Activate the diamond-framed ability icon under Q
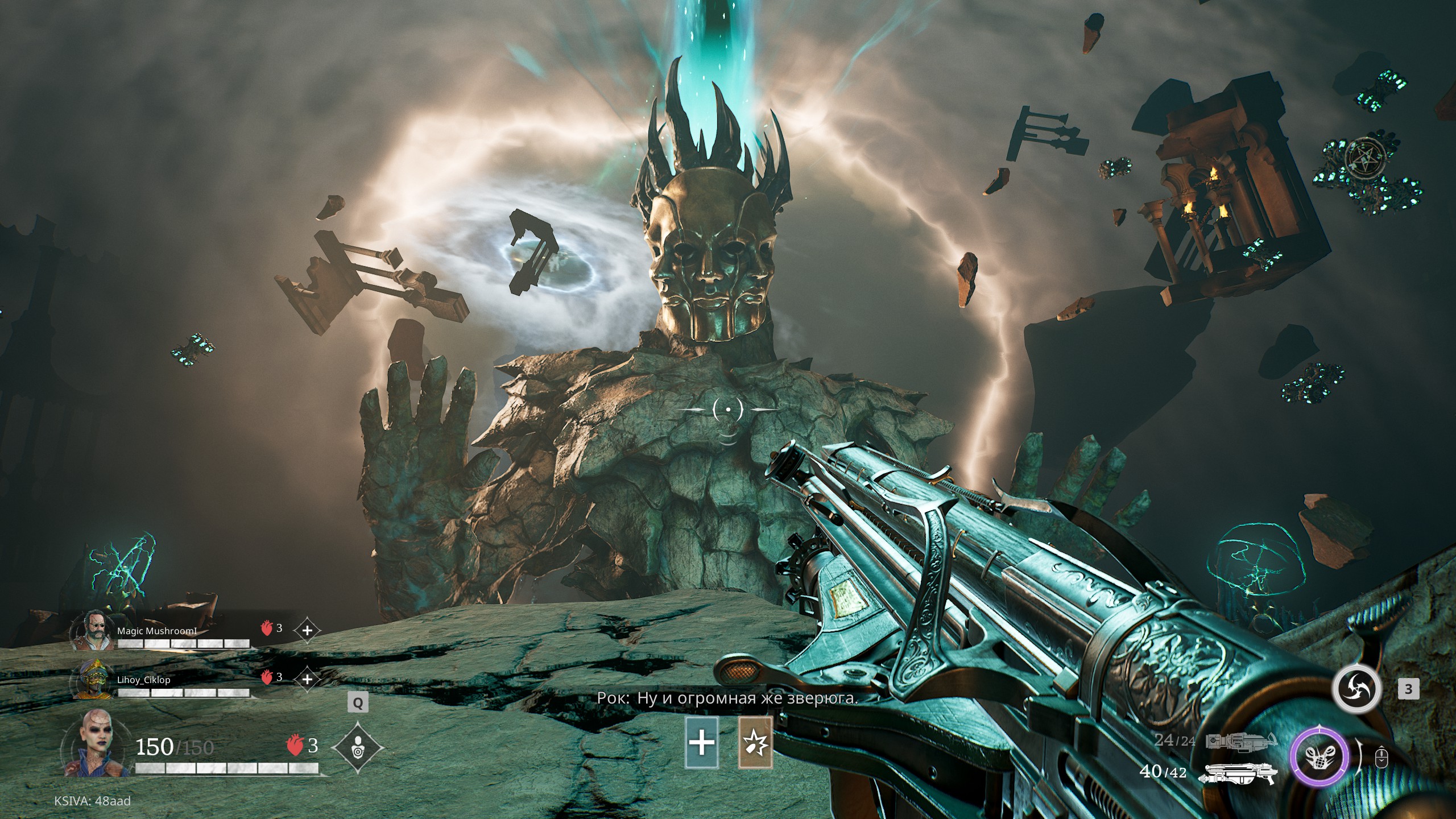Screen dimensions: 1456x819 358,747
